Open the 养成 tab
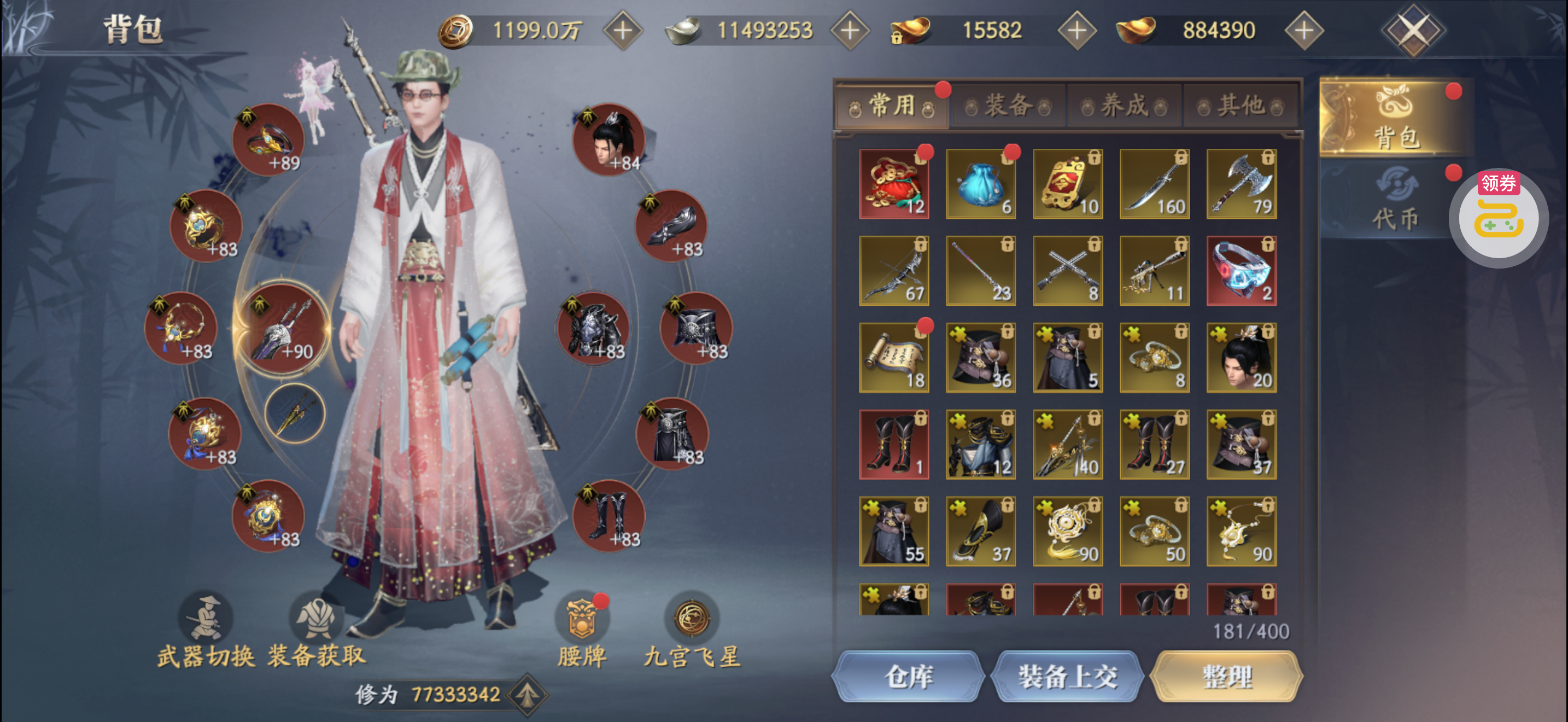1568x722 pixels. [1124, 106]
